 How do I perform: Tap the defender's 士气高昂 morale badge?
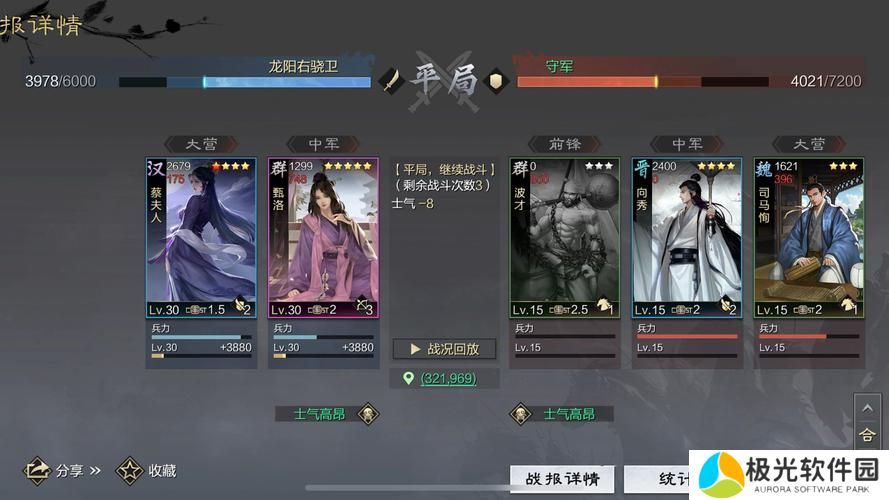[560, 414]
